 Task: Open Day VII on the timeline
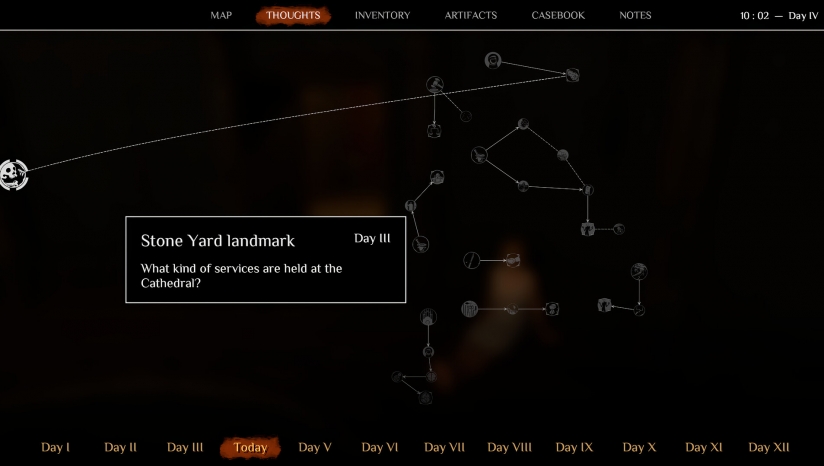(445, 448)
